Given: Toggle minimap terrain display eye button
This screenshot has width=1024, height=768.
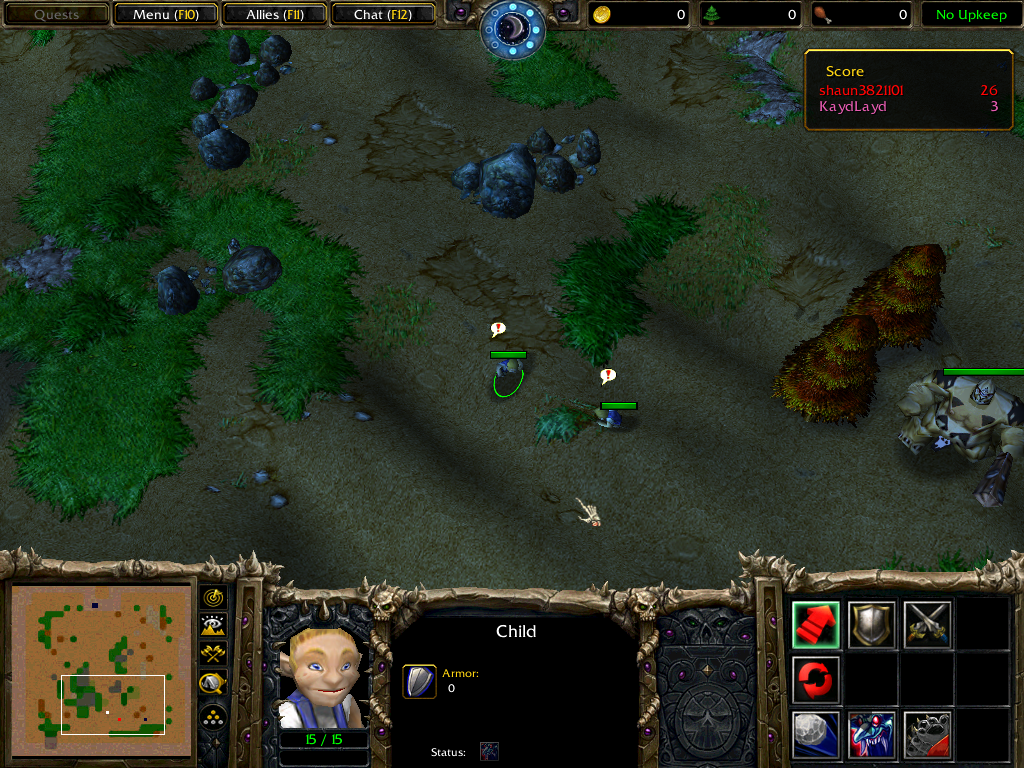Looking at the screenshot, I should 213,626.
